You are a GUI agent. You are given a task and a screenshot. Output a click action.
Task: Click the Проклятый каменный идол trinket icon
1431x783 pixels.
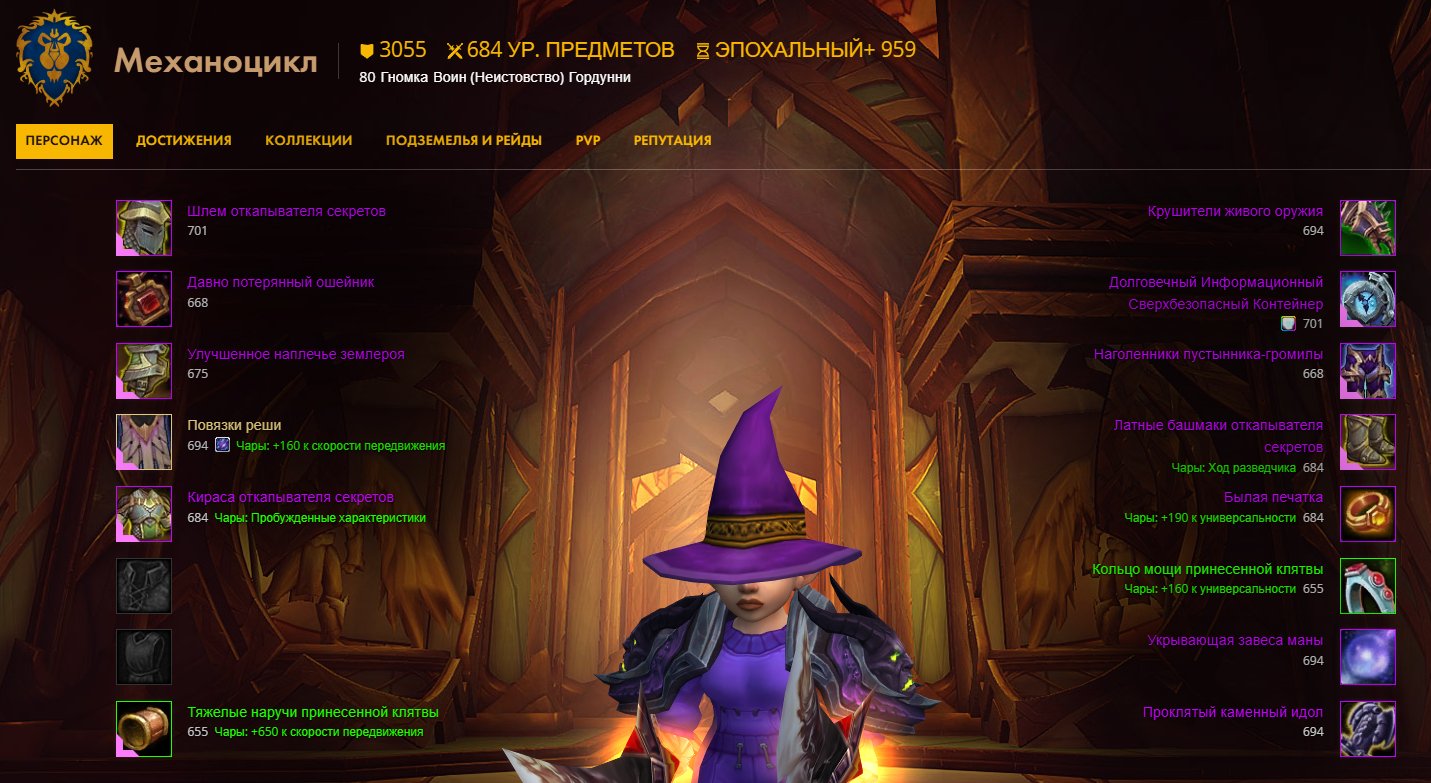pos(1368,727)
